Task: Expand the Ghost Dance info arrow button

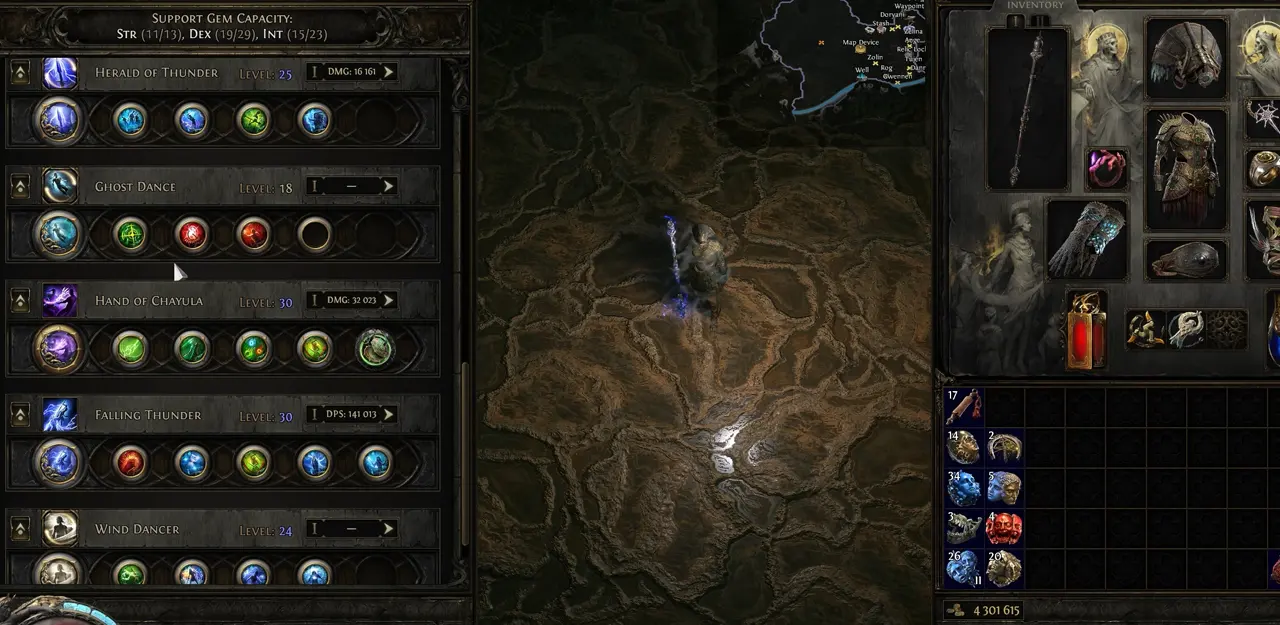Action: (388, 186)
